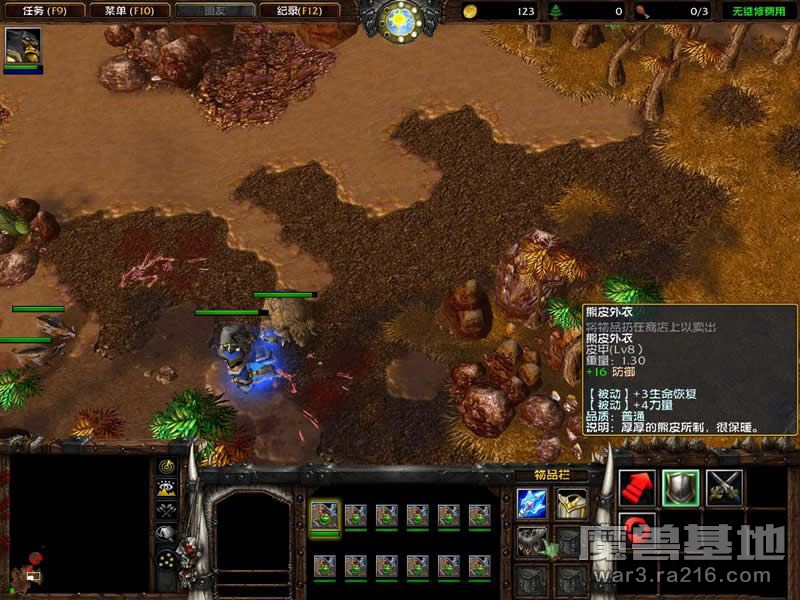
Task: Click the day-night clock indicator
Action: [400, 20]
